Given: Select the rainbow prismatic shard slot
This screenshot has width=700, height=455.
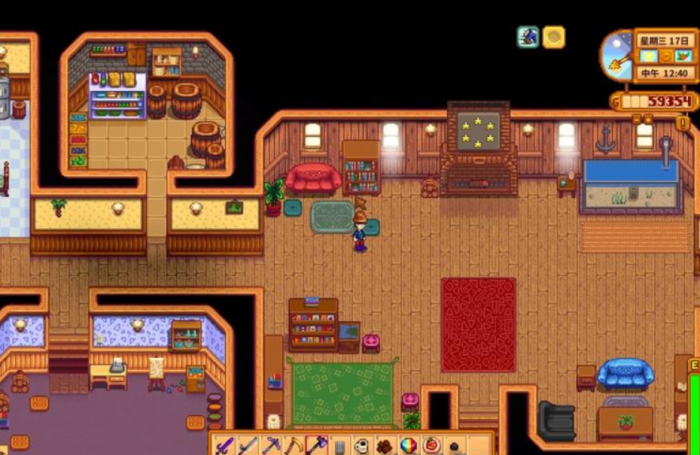Looking at the screenshot, I should click(x=408, y=446).
